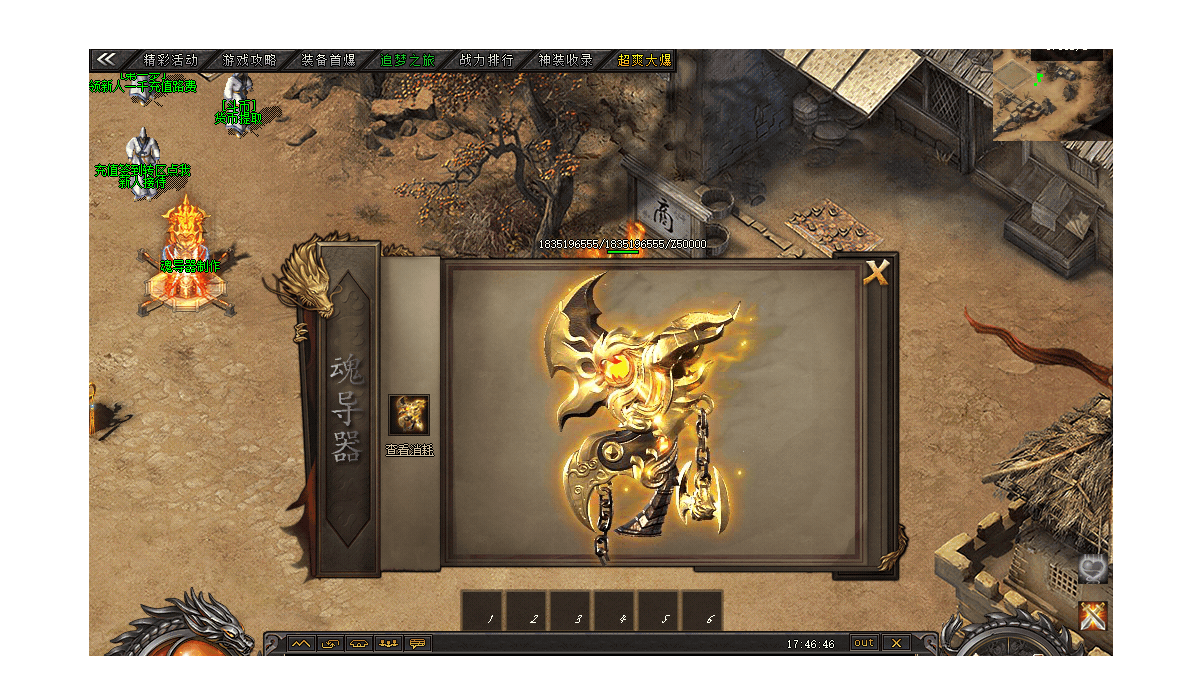Click the X button beside out
The width and height of the screenshot is (1188, 700).
tap(897, 643)
